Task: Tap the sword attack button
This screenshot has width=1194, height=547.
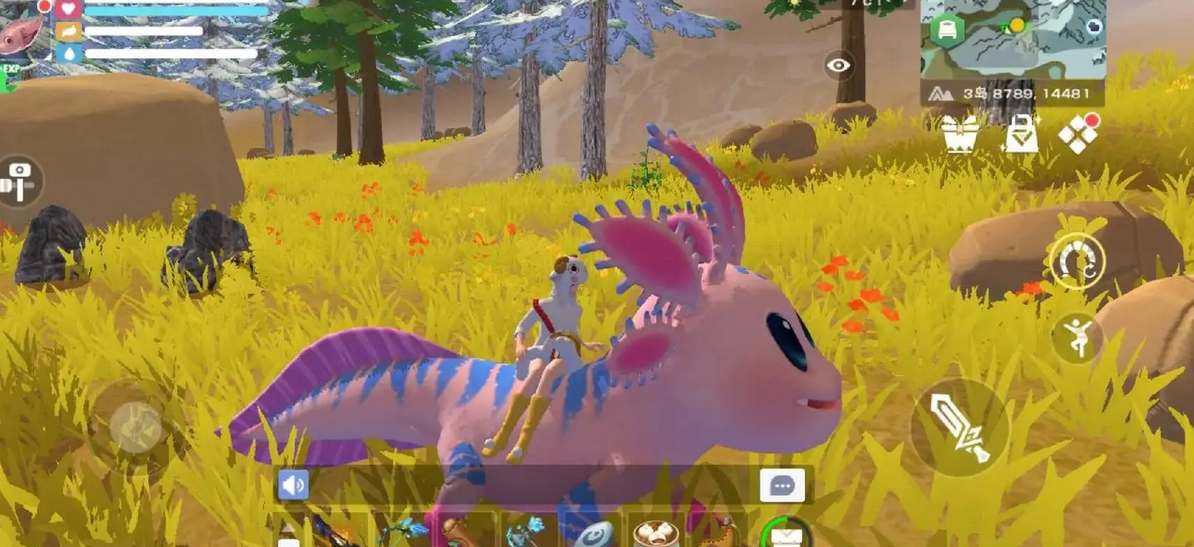Action: (960, 427)
